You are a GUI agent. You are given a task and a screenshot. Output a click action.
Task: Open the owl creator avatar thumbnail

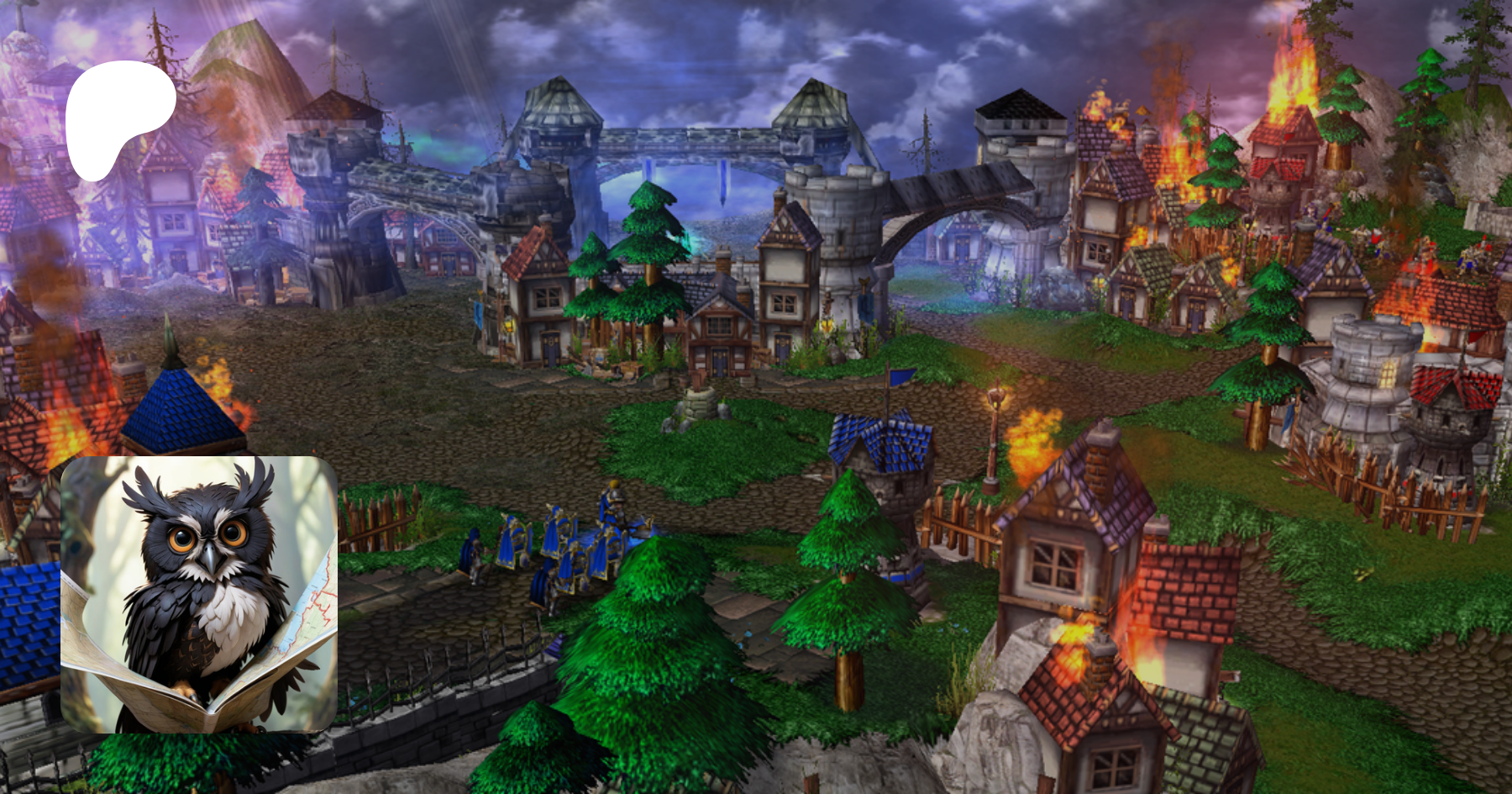[199, 594]
